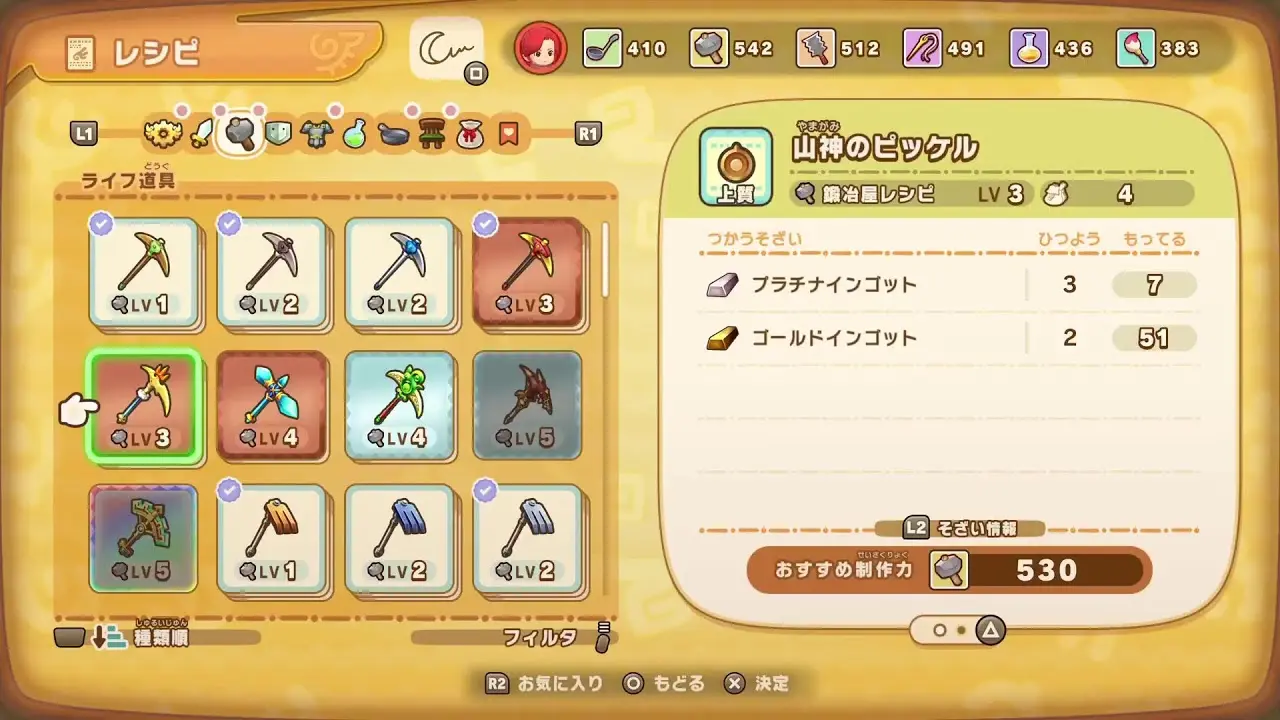Image resolution: width=1280 pixels, height=720 pixels.
Task: Select the turquoise crystal LV4 pickaxe recipe
Action: [272, 406]
